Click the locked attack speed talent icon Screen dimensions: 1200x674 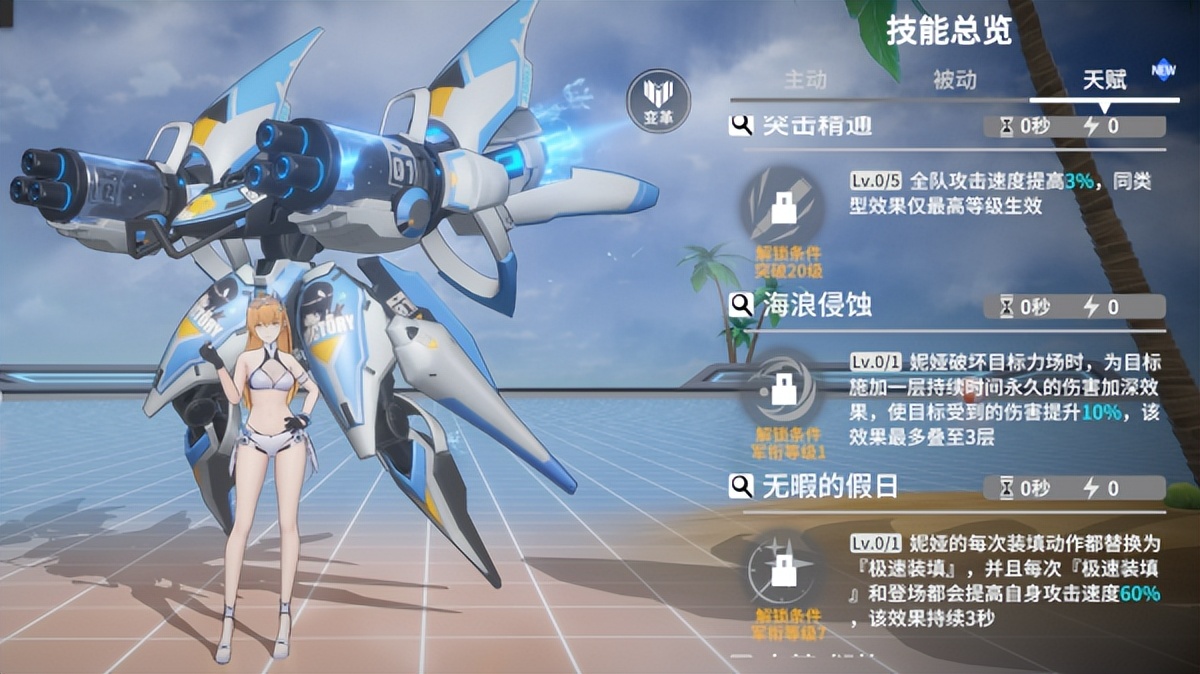785,207
